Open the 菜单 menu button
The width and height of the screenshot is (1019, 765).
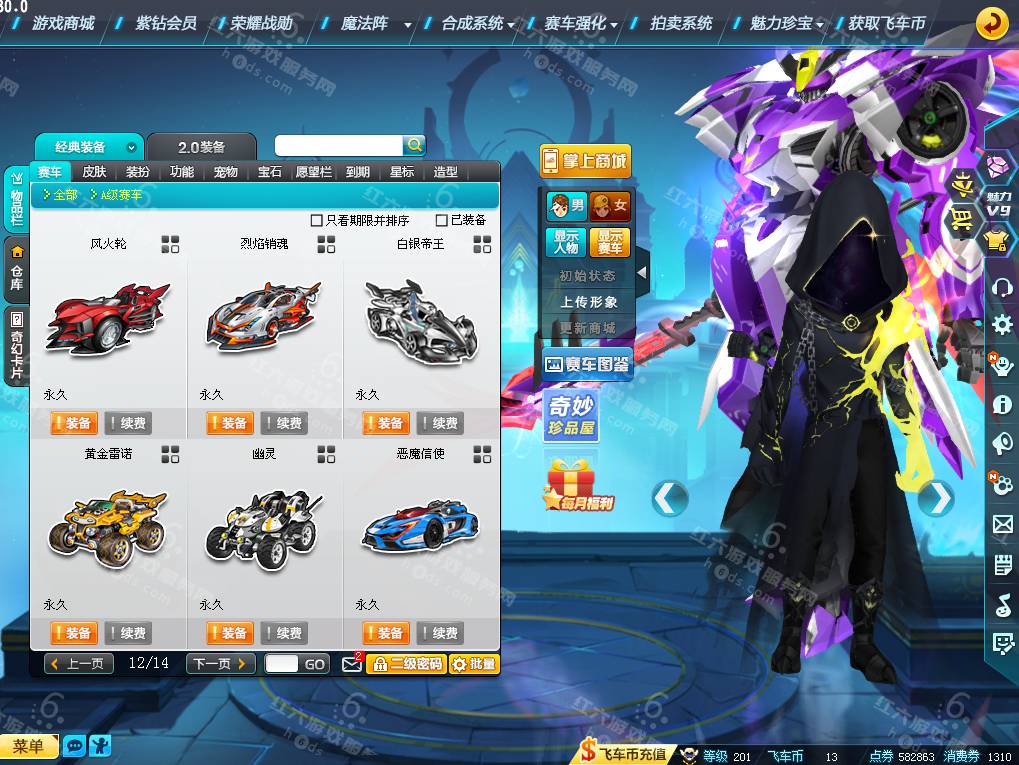point(29,746)
